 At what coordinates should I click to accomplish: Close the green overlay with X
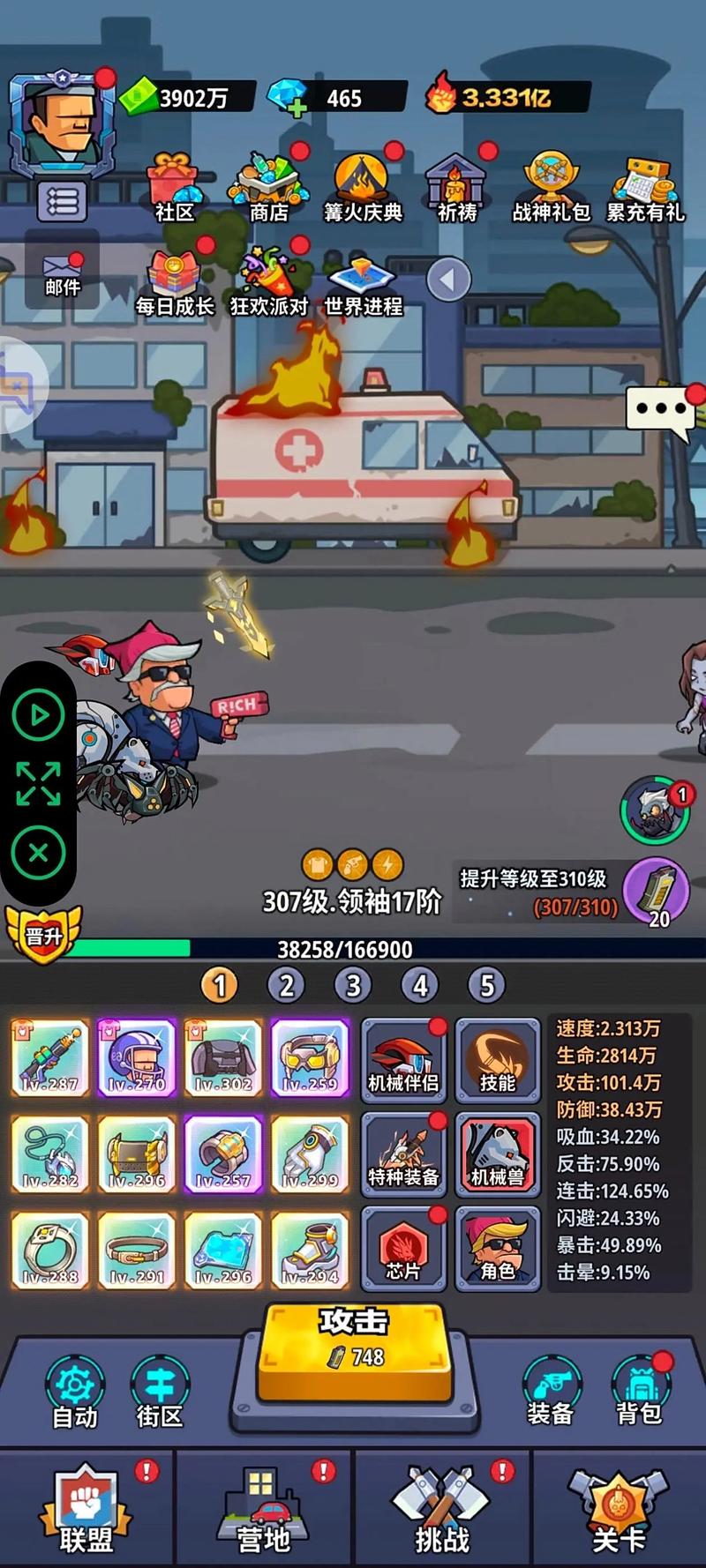pos(38,853)
